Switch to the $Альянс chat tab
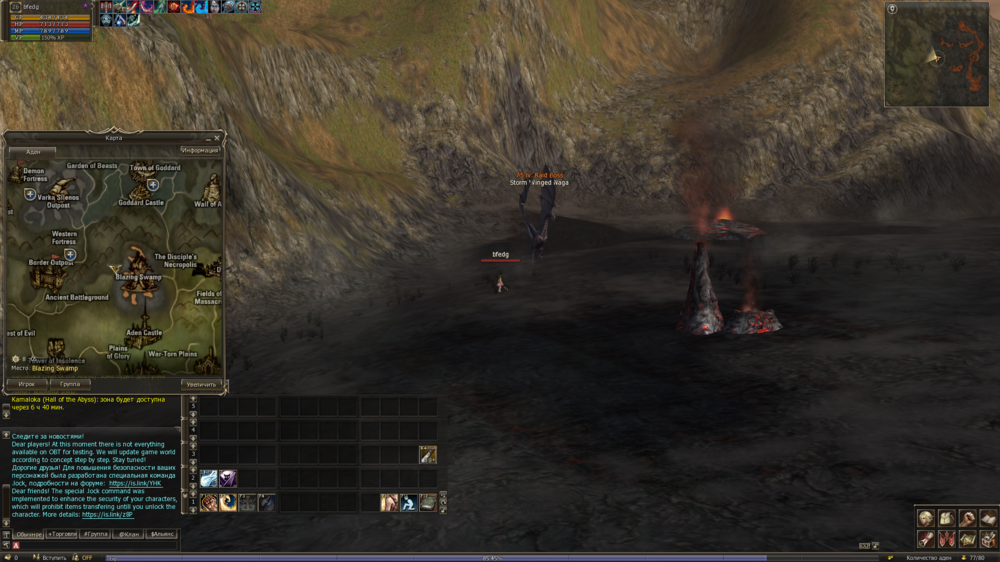Screen dimensions: 1000x562 161,534
